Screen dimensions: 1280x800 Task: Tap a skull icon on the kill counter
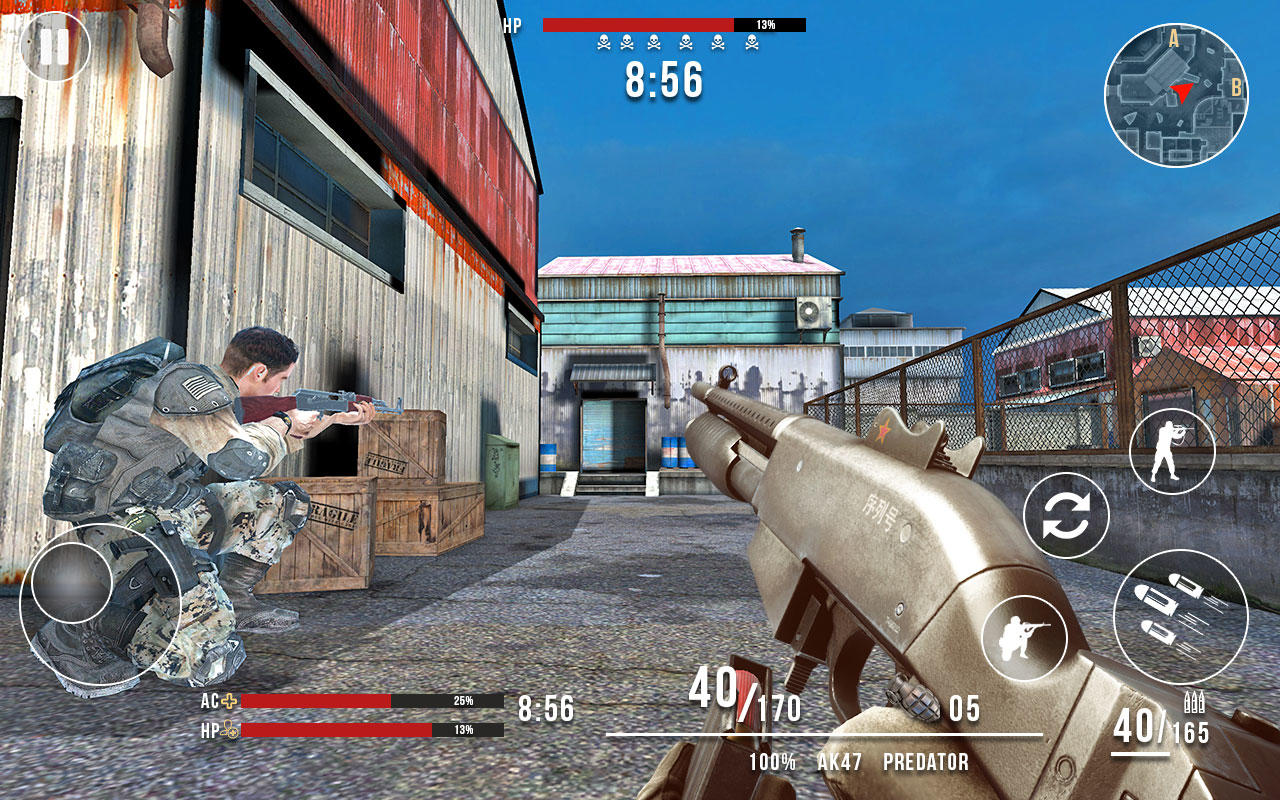[x=605, y=39]
